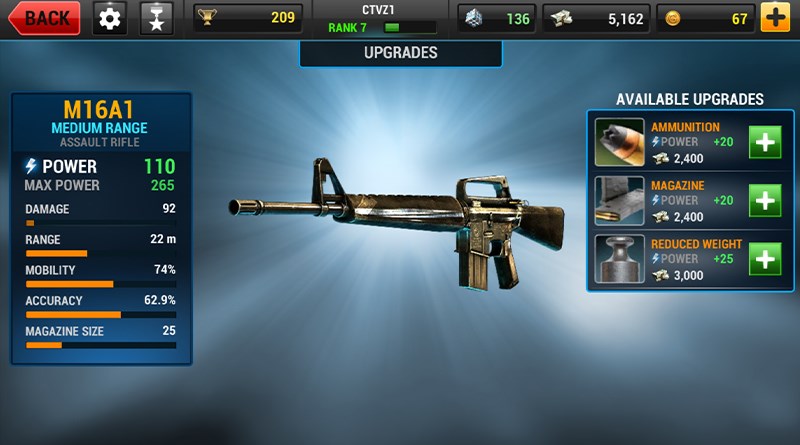800x445 pixels.
Task: Select the Ammunition bullet thumbnail
Action: [x=620, y=143]
